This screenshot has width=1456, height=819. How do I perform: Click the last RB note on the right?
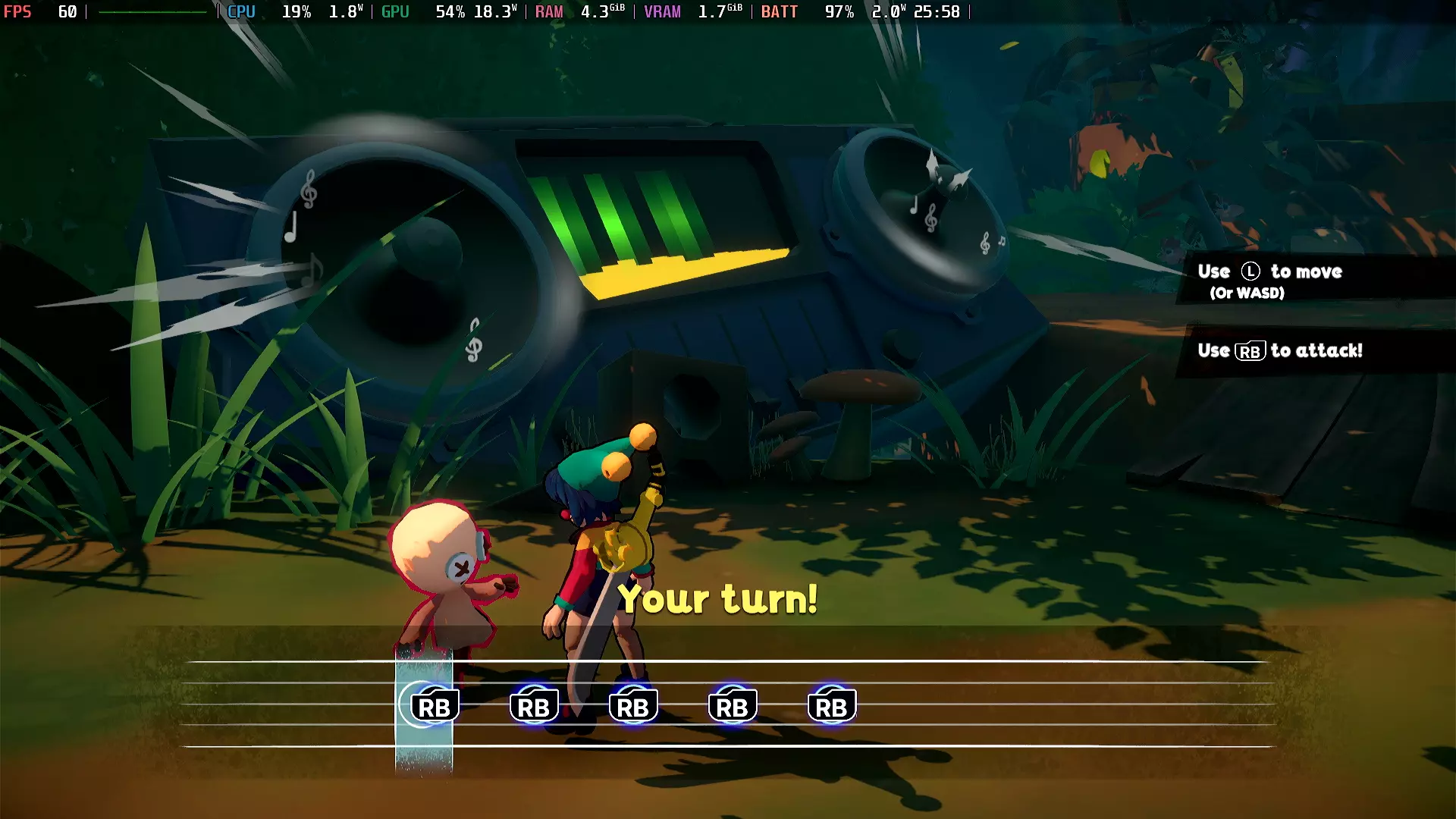point(831,705)
